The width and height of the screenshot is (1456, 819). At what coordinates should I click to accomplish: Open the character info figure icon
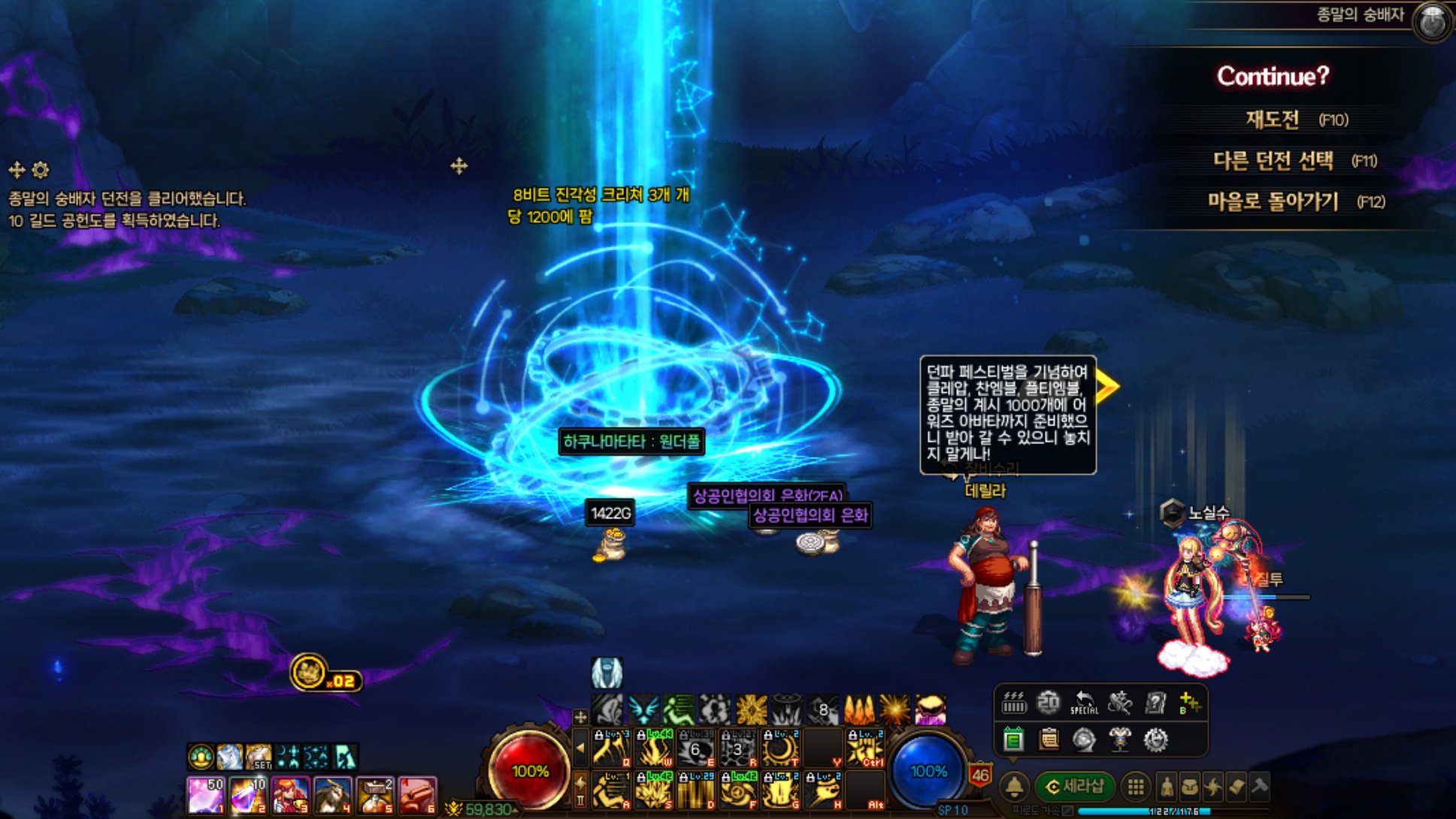coord(1167,787)
